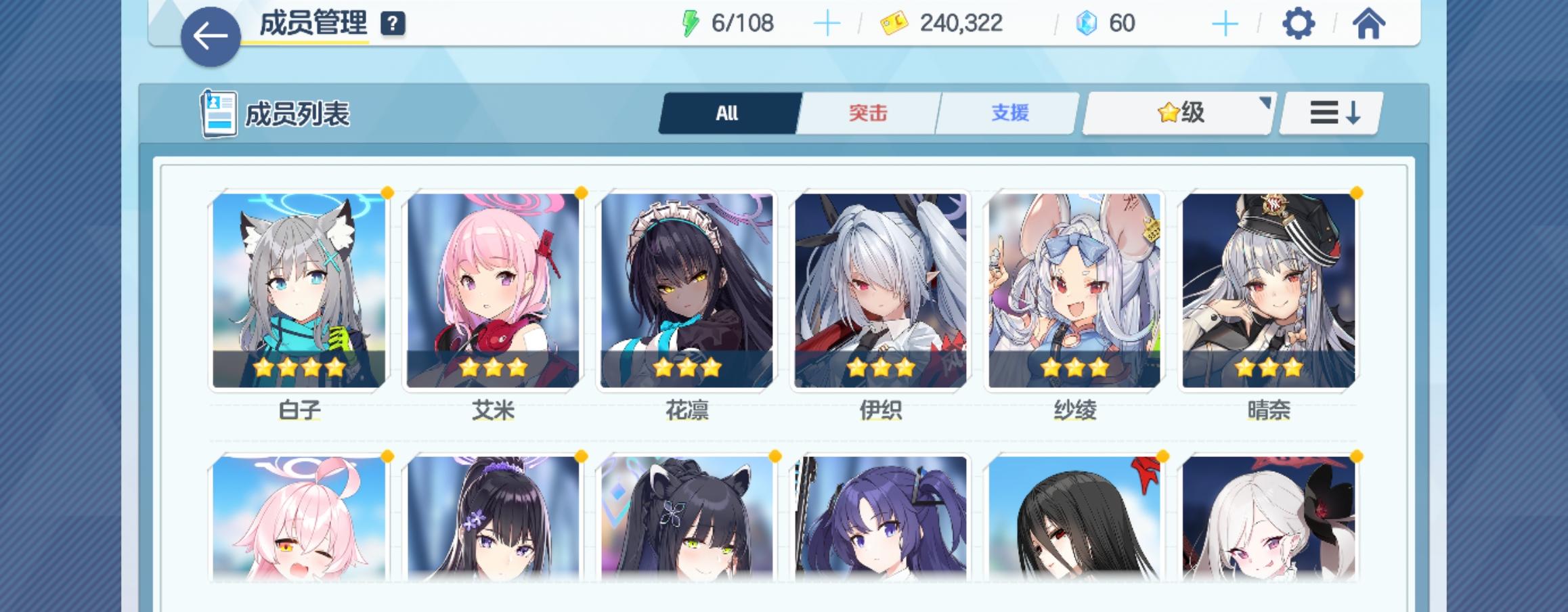Click the energy lightning bolt icon
The height and width of the screenshot is (612, 1568).
(690, 22)
